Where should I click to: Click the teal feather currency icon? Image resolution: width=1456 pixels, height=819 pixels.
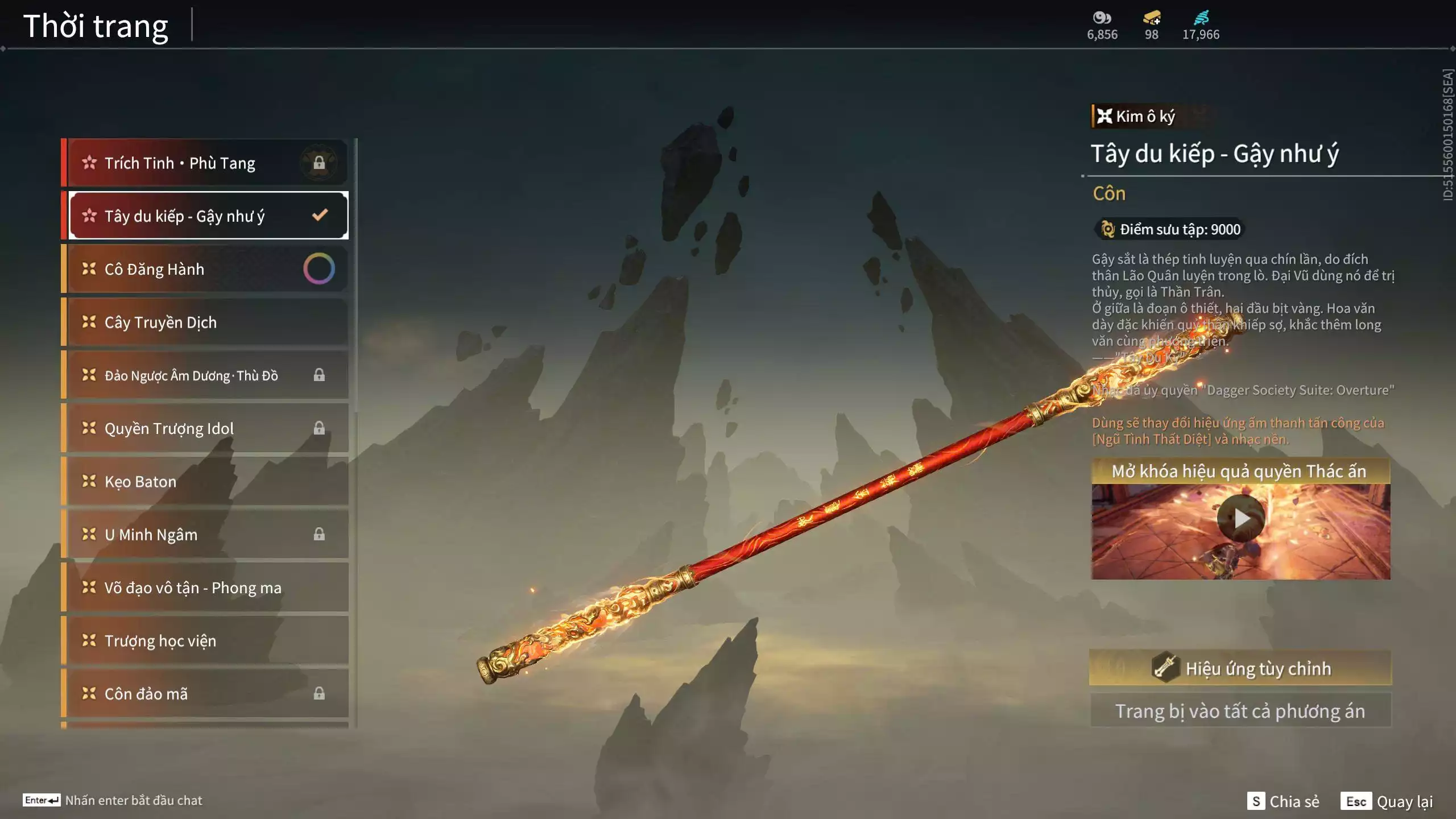[x=1201, y=18]
